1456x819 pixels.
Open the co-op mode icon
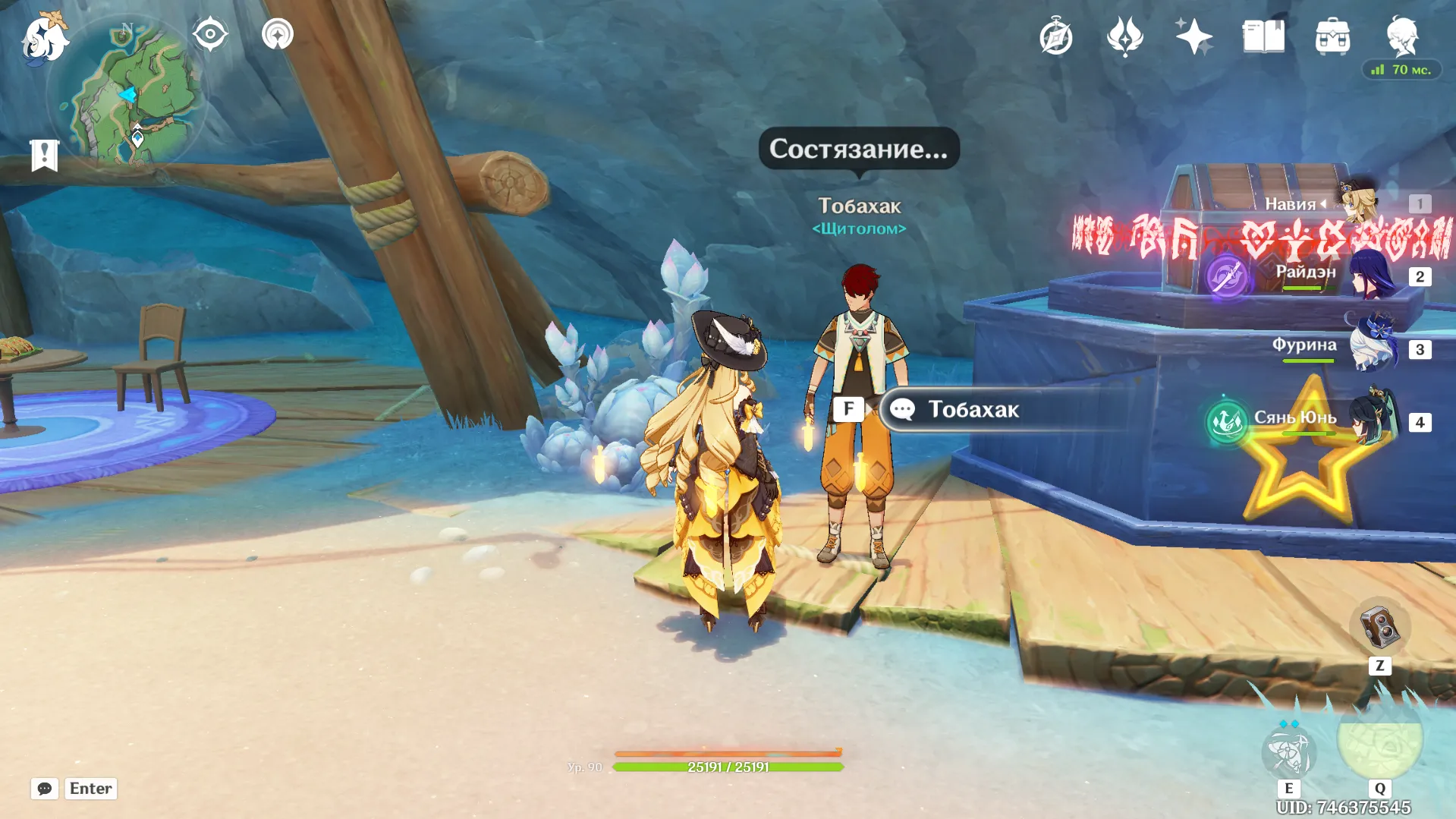pos(277,34)
